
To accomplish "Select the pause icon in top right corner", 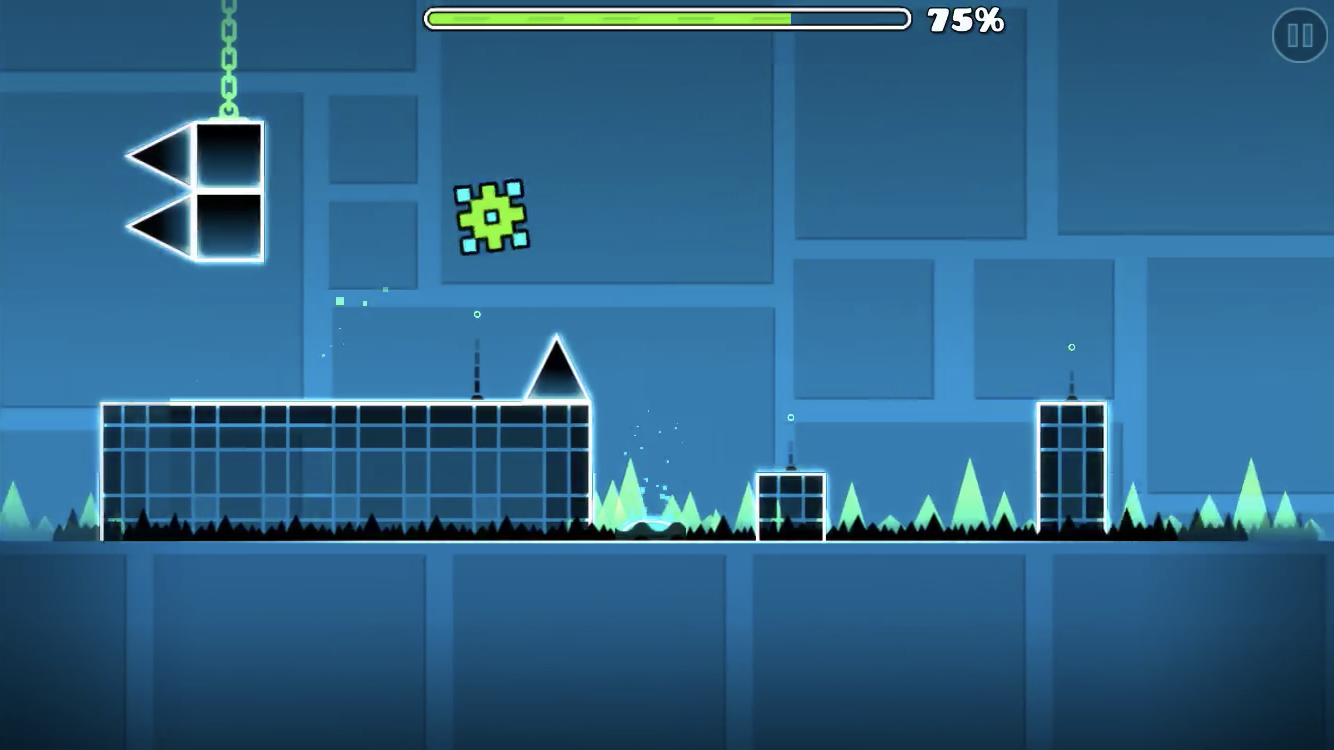I will pyautogui.click(x=1298, y=37).
